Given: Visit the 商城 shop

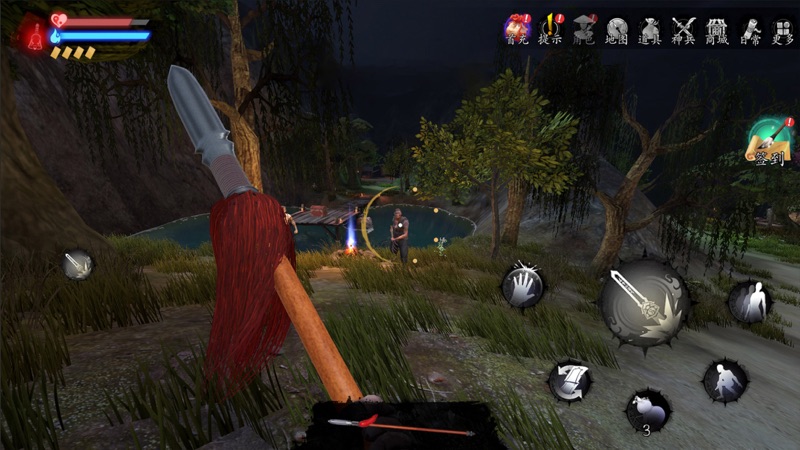Looking at the screenshot, I should 716,29.
